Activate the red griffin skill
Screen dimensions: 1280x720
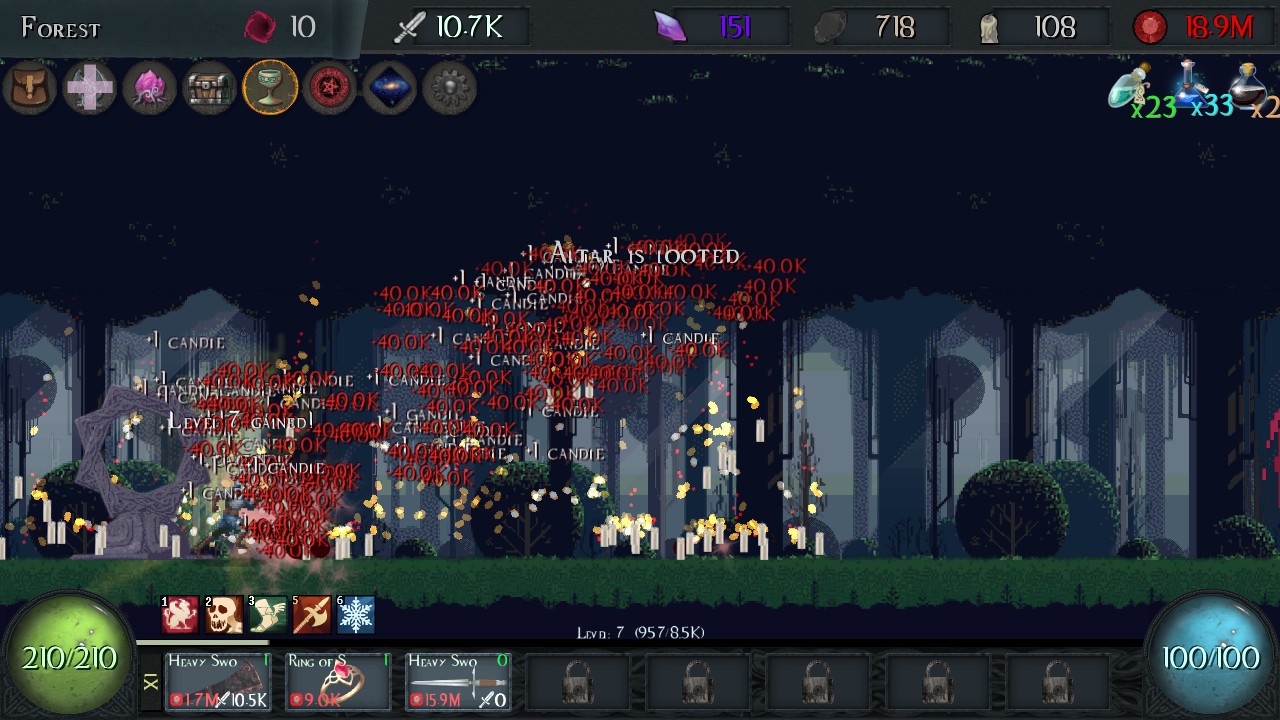tap(181, 615)
